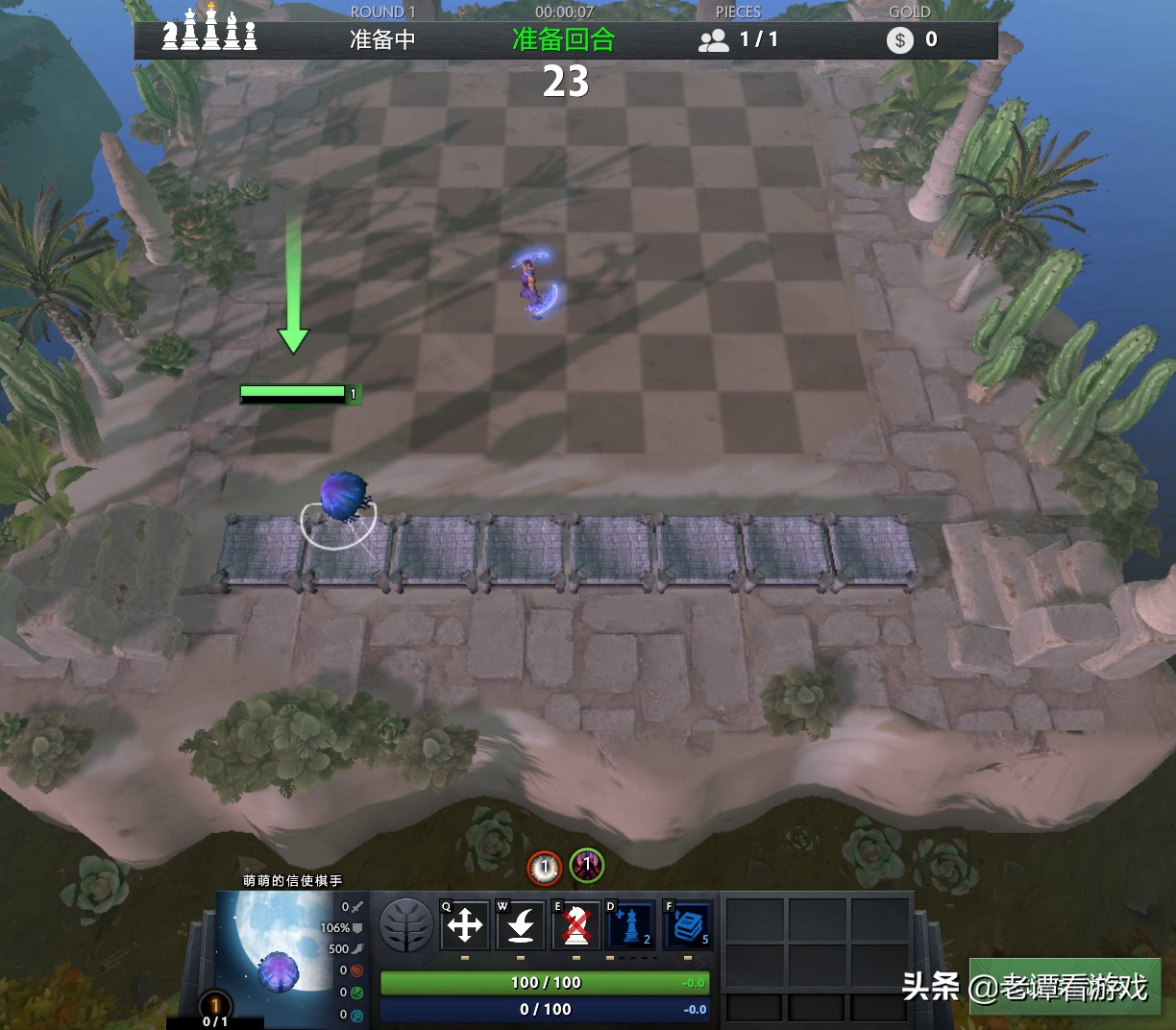Click the pieces count people icon
This screenshot has width=1176, height=1030.
point(714,40)
